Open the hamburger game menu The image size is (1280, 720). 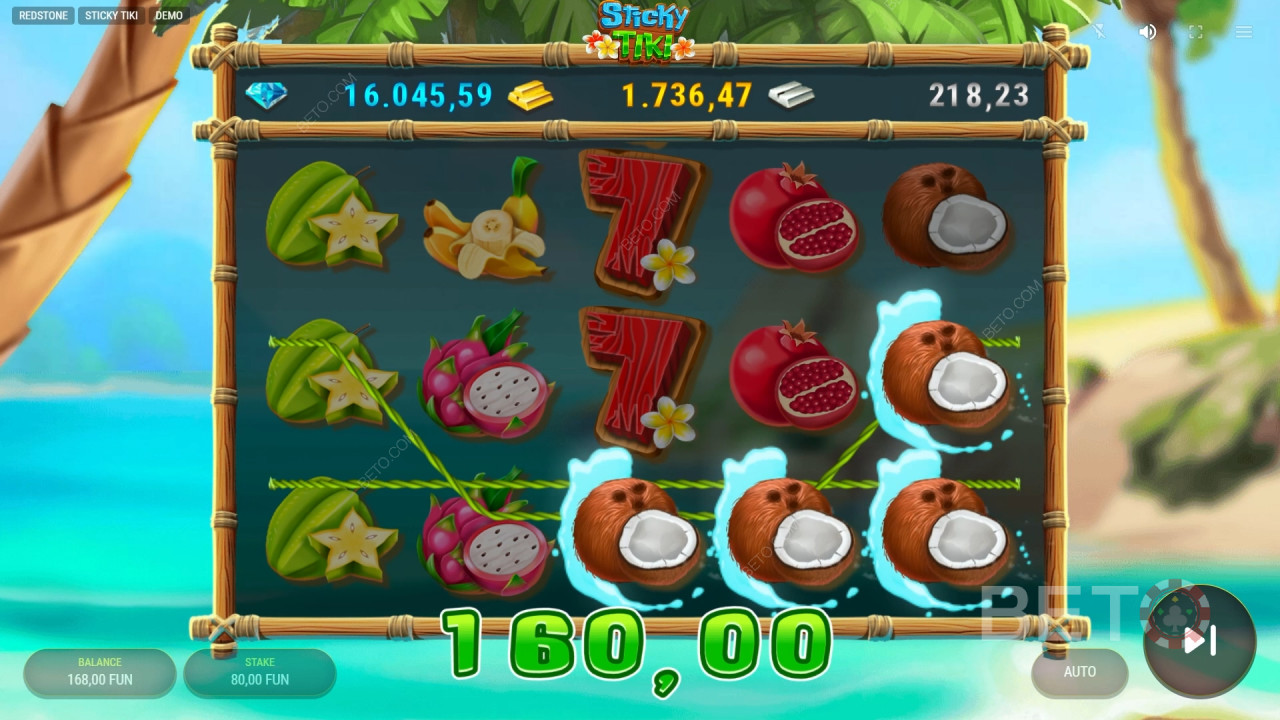point(1244,31)
